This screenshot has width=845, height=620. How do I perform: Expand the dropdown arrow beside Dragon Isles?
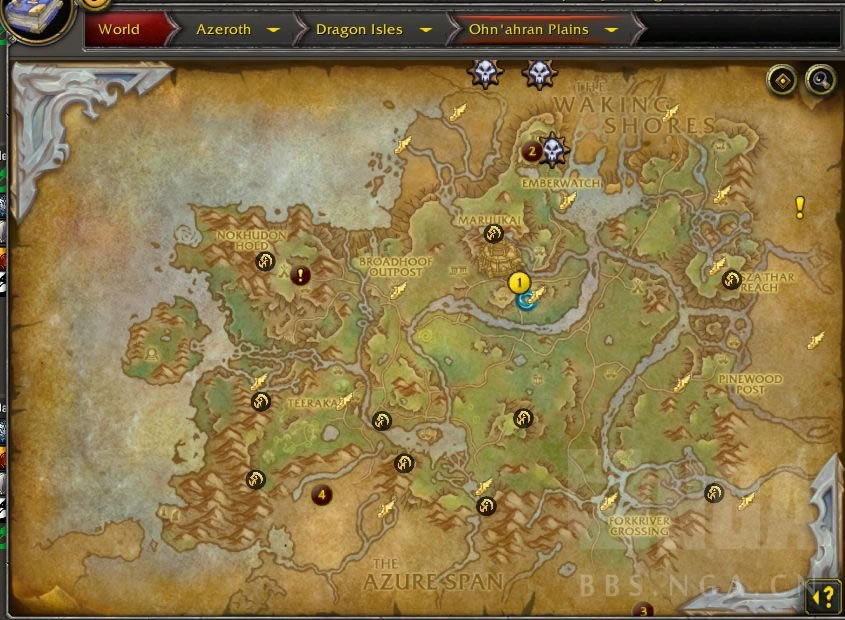point(426,30)
